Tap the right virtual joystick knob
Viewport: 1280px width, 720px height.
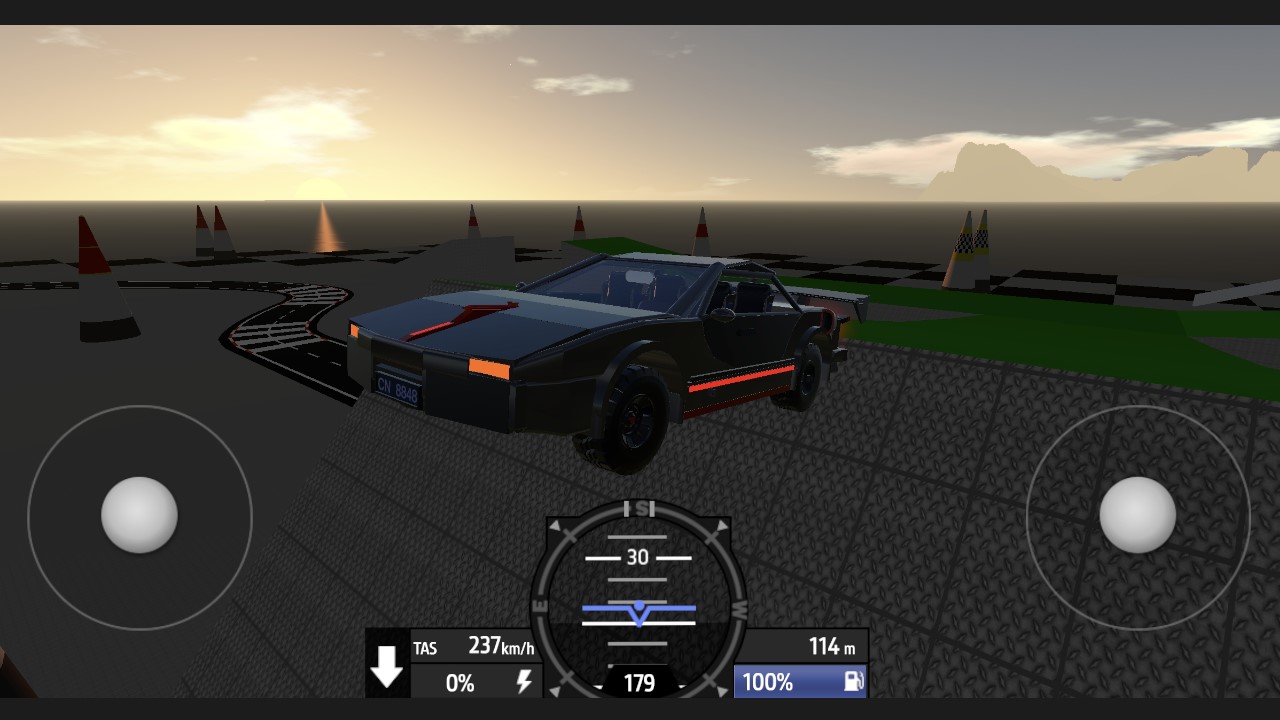click(x=1137, y=515)
